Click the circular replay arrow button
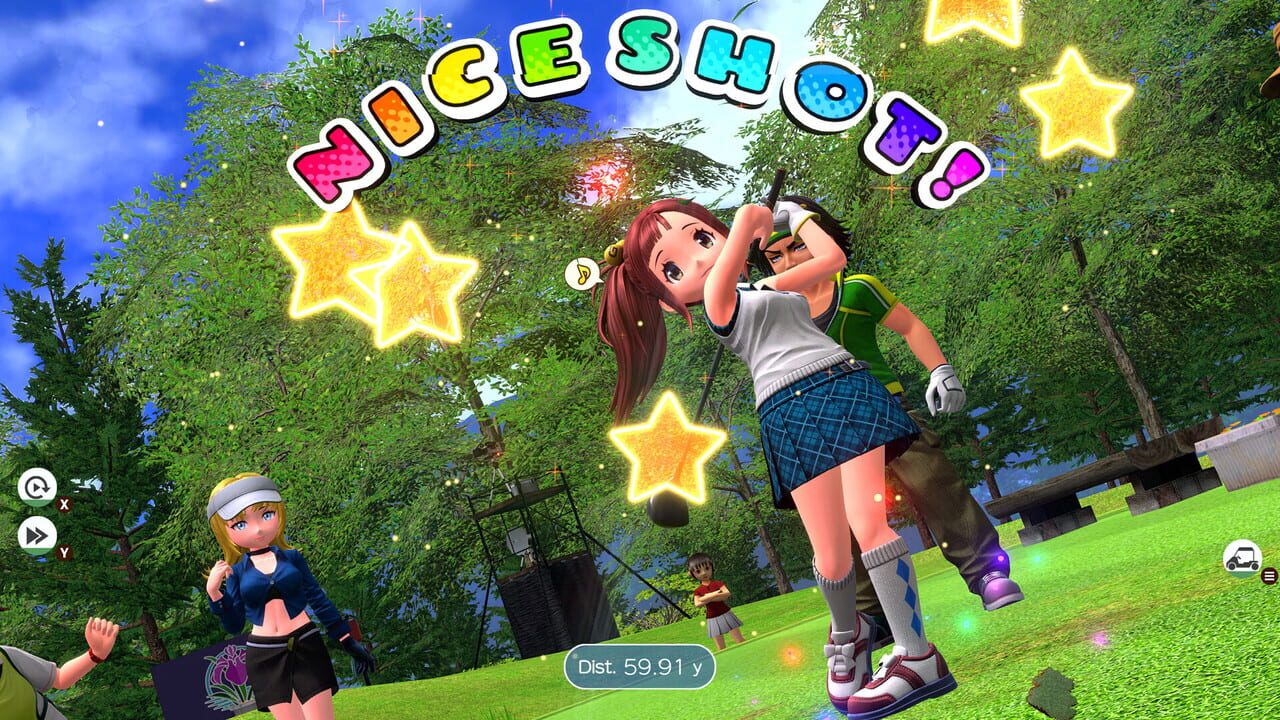This screenshot has width=1280, height=720. point(37,487)
